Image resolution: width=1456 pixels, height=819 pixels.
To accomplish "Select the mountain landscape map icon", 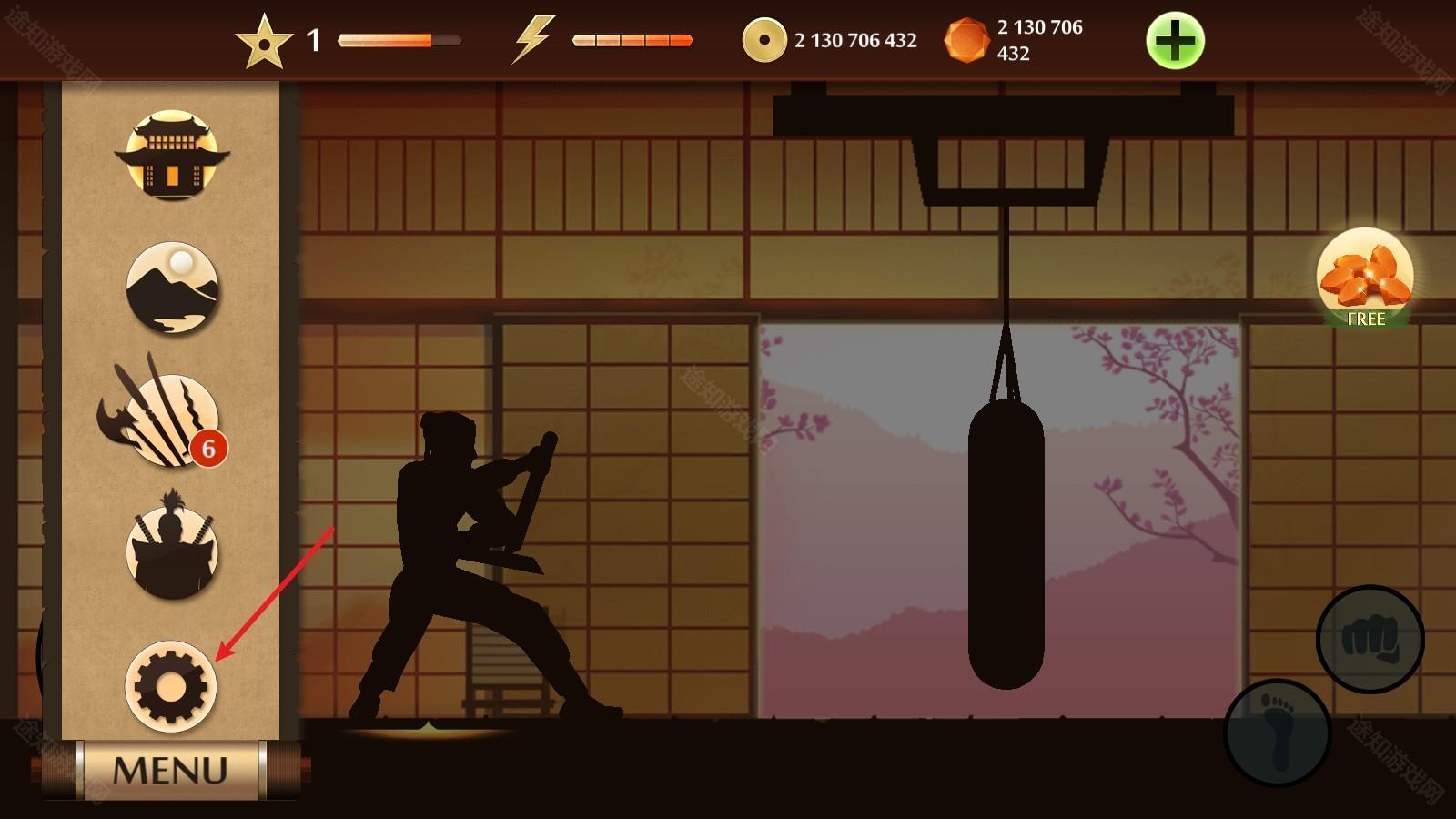I will point(171,288).
